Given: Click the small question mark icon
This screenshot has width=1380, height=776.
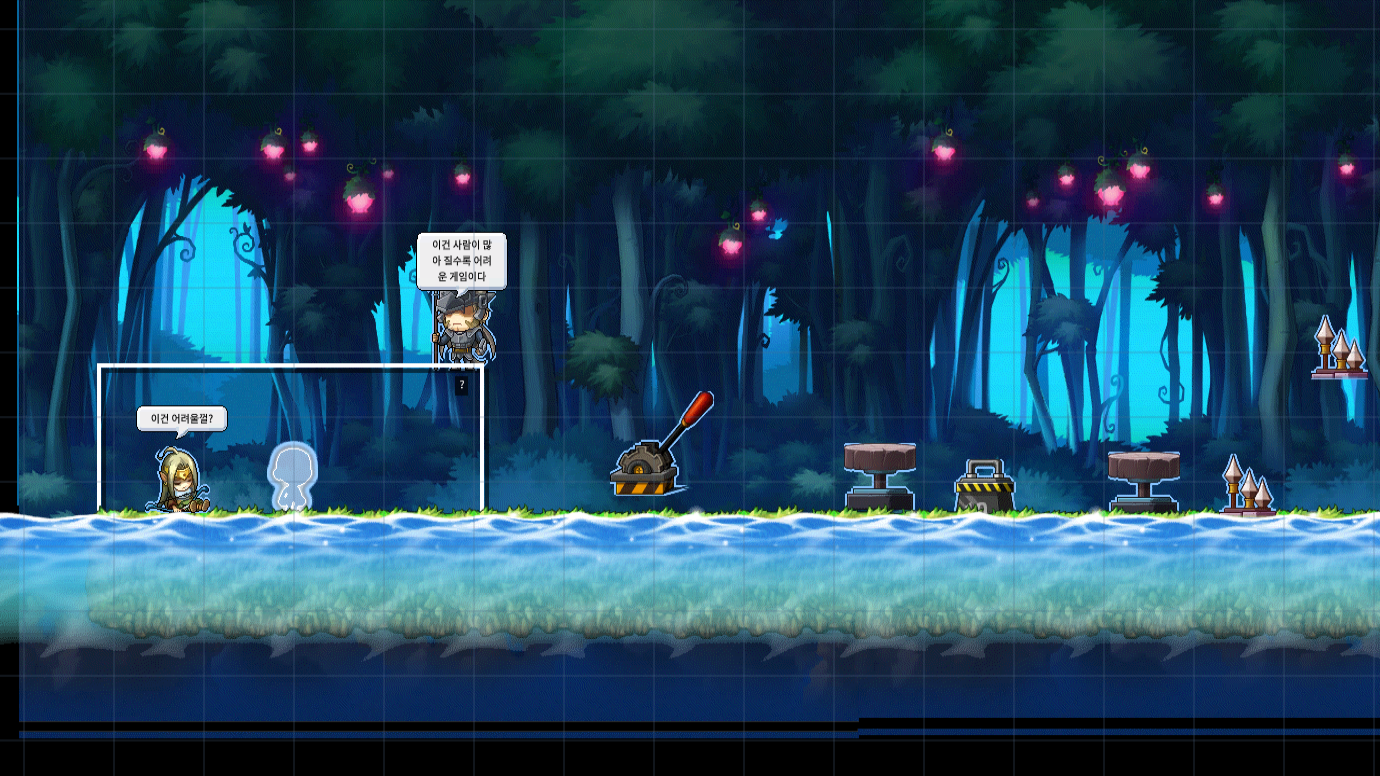Looking at the screenshot, I should tap(461, 384).
